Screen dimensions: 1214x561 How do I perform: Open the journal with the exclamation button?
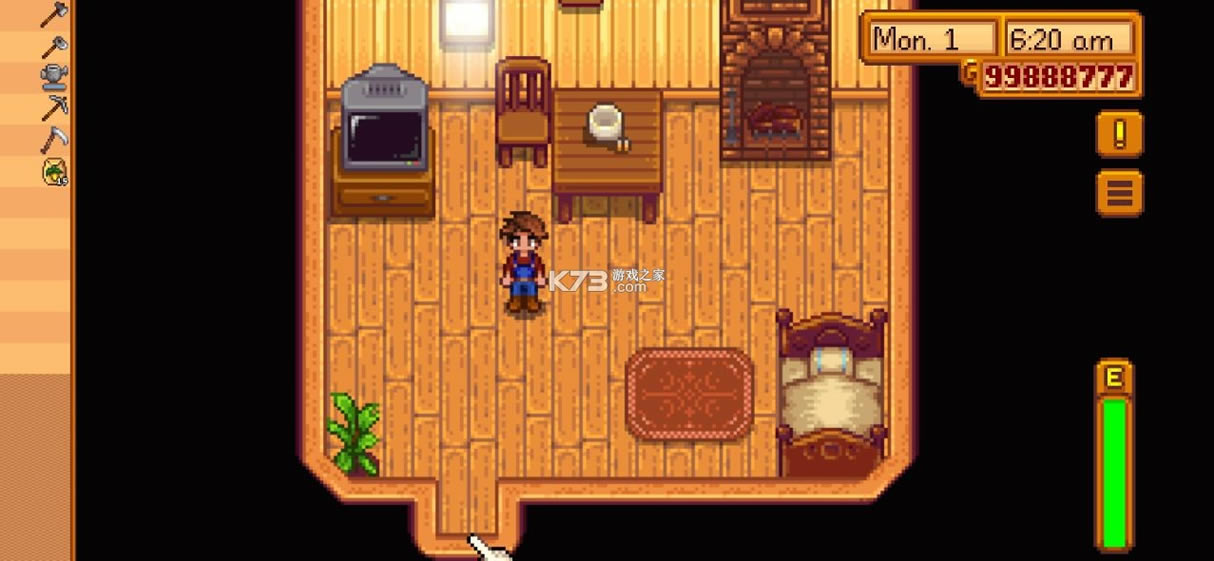[x=1119, y=135]
